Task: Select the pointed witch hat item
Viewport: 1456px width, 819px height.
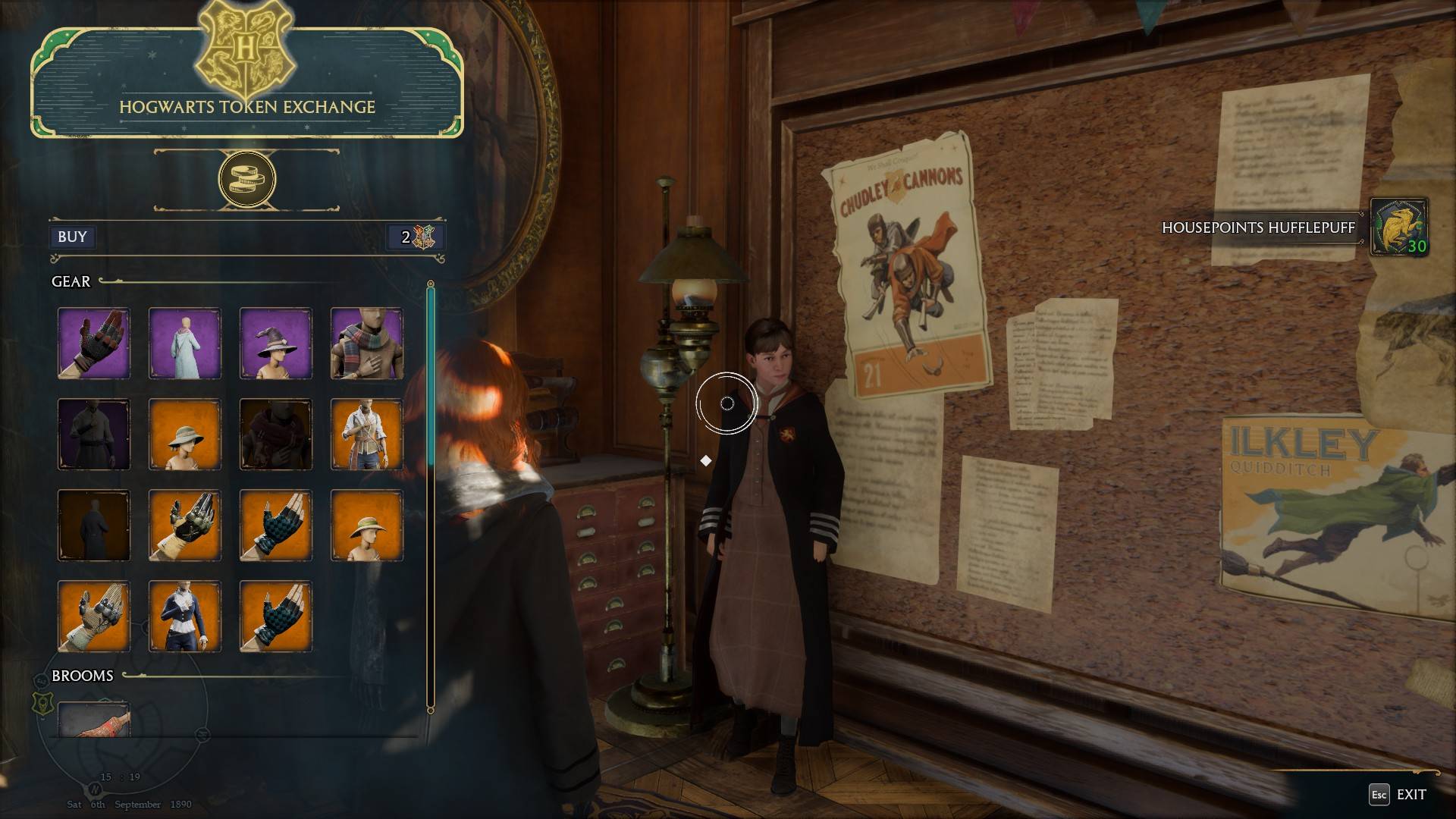Action: pos(275,343)
